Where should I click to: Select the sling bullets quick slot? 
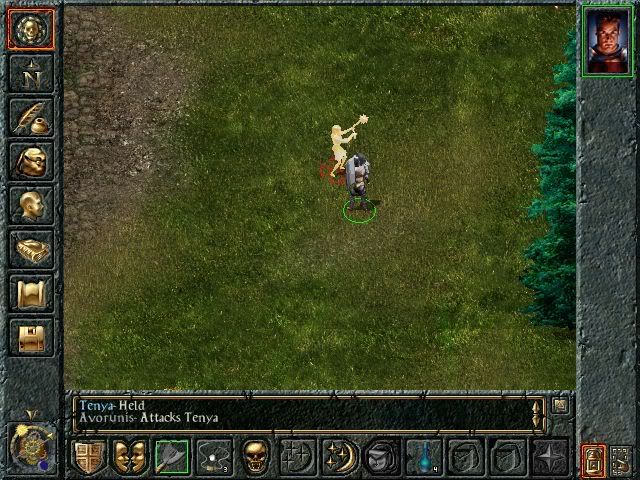(x=213, y=457)
